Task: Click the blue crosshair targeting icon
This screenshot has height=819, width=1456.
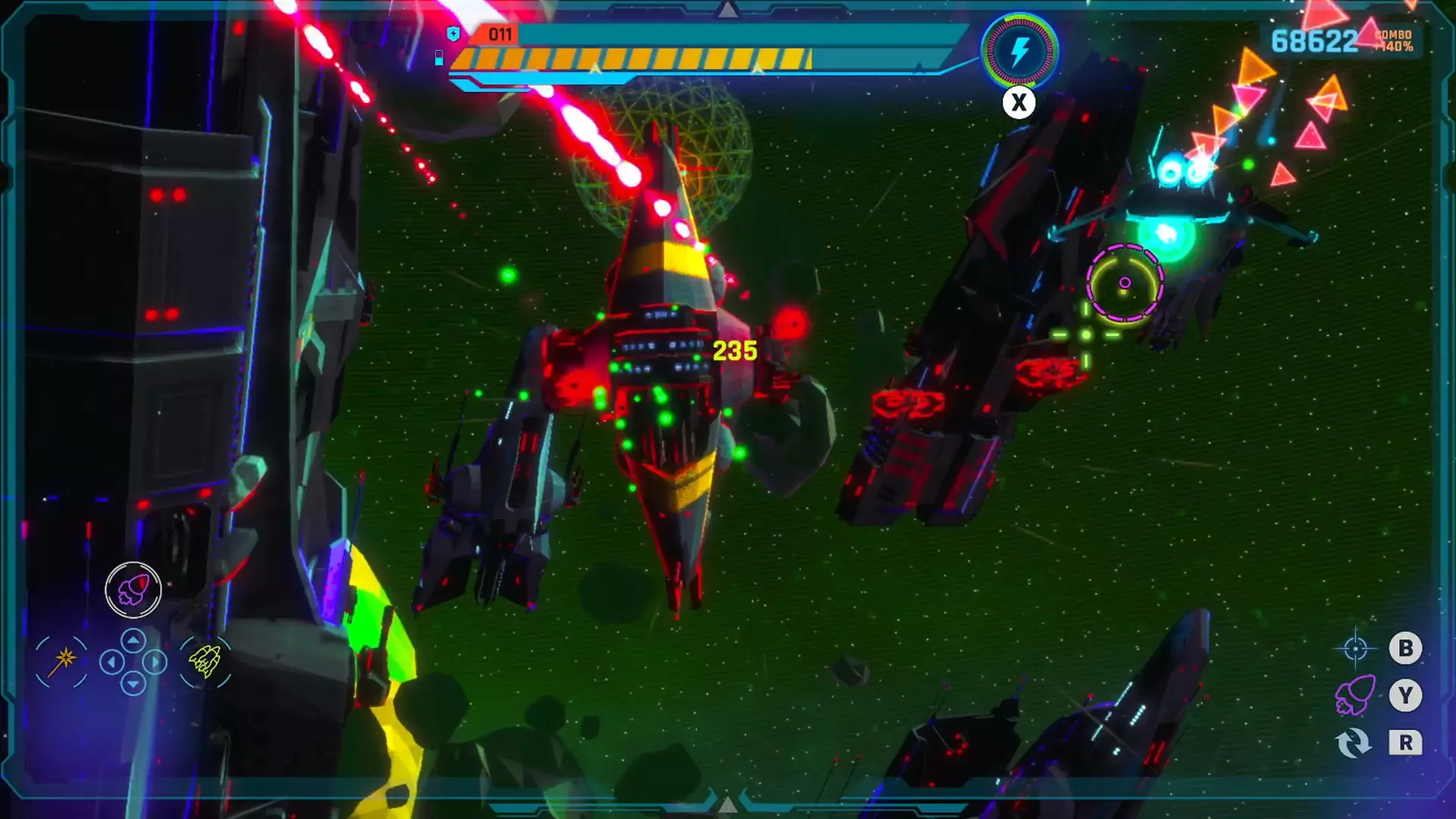Action: coord(1355,648)
